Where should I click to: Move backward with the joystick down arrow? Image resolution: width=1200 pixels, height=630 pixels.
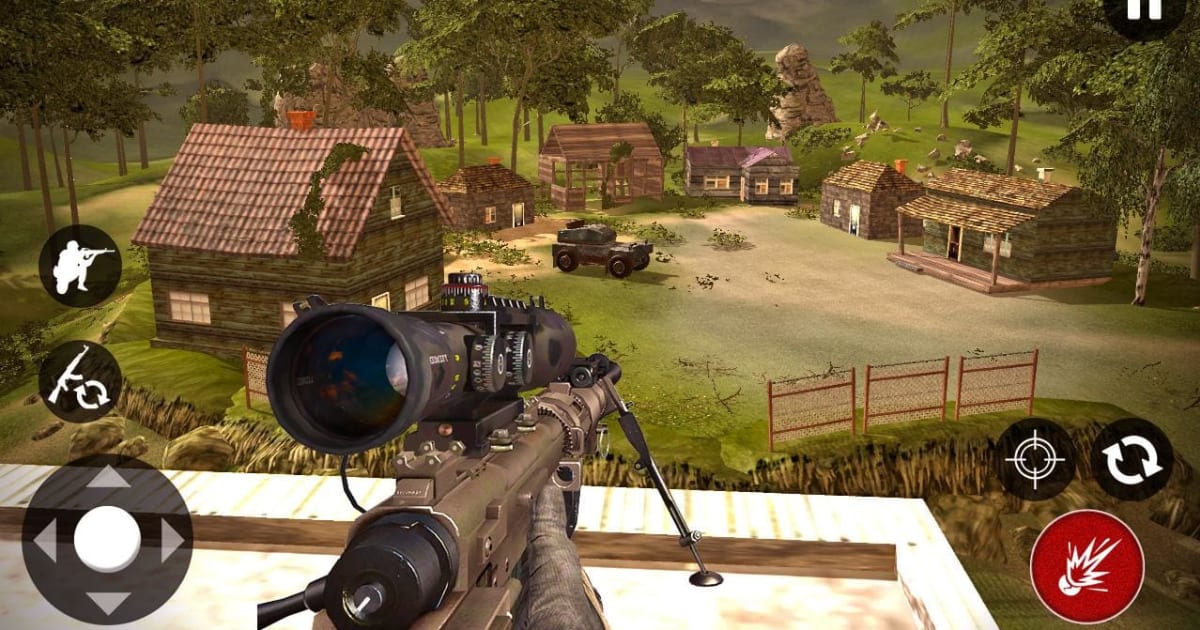(x=107, y=603)
